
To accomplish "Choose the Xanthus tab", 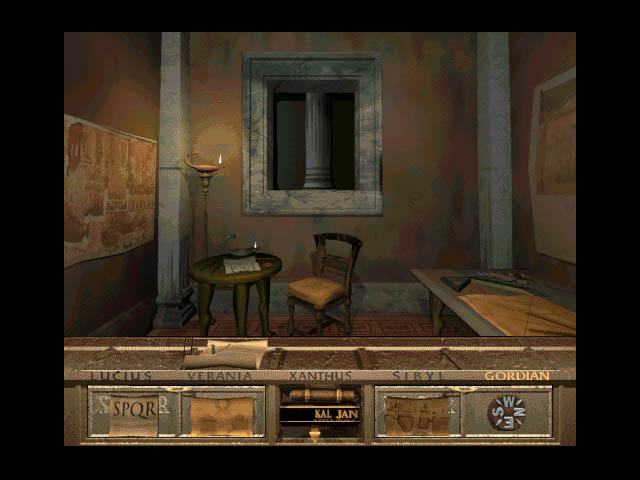I will click(x=320, y=376).
